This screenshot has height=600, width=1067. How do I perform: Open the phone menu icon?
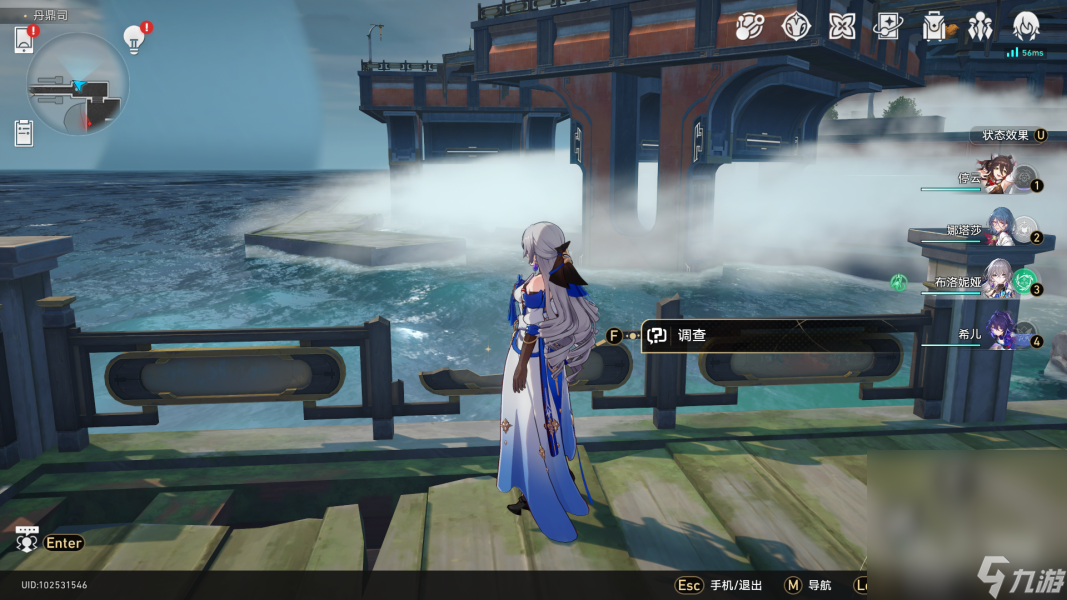[24, 40]
